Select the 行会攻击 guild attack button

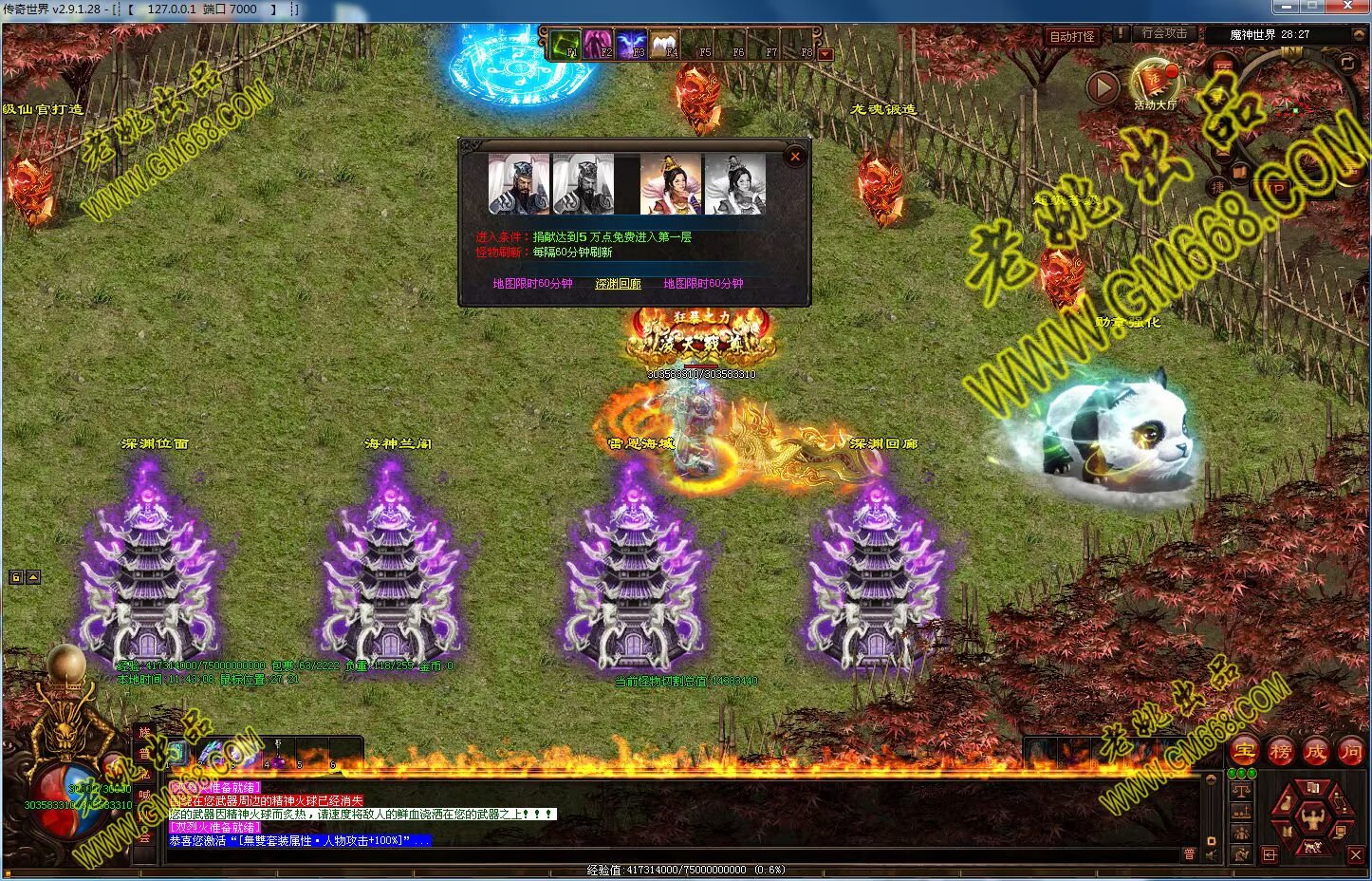coord(1164,33)
